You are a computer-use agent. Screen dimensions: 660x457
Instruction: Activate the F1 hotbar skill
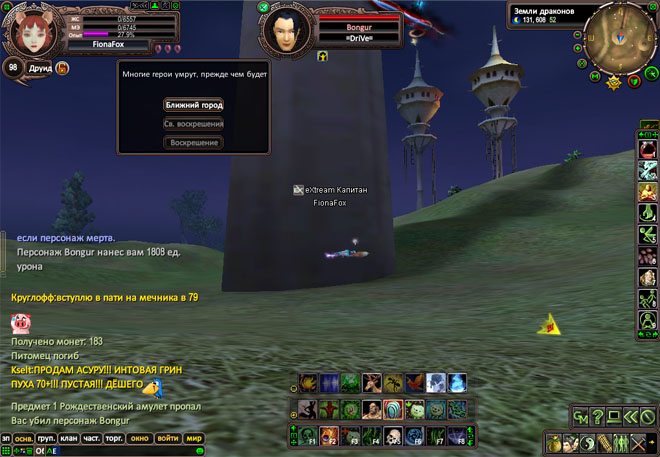tap(306, 436)
